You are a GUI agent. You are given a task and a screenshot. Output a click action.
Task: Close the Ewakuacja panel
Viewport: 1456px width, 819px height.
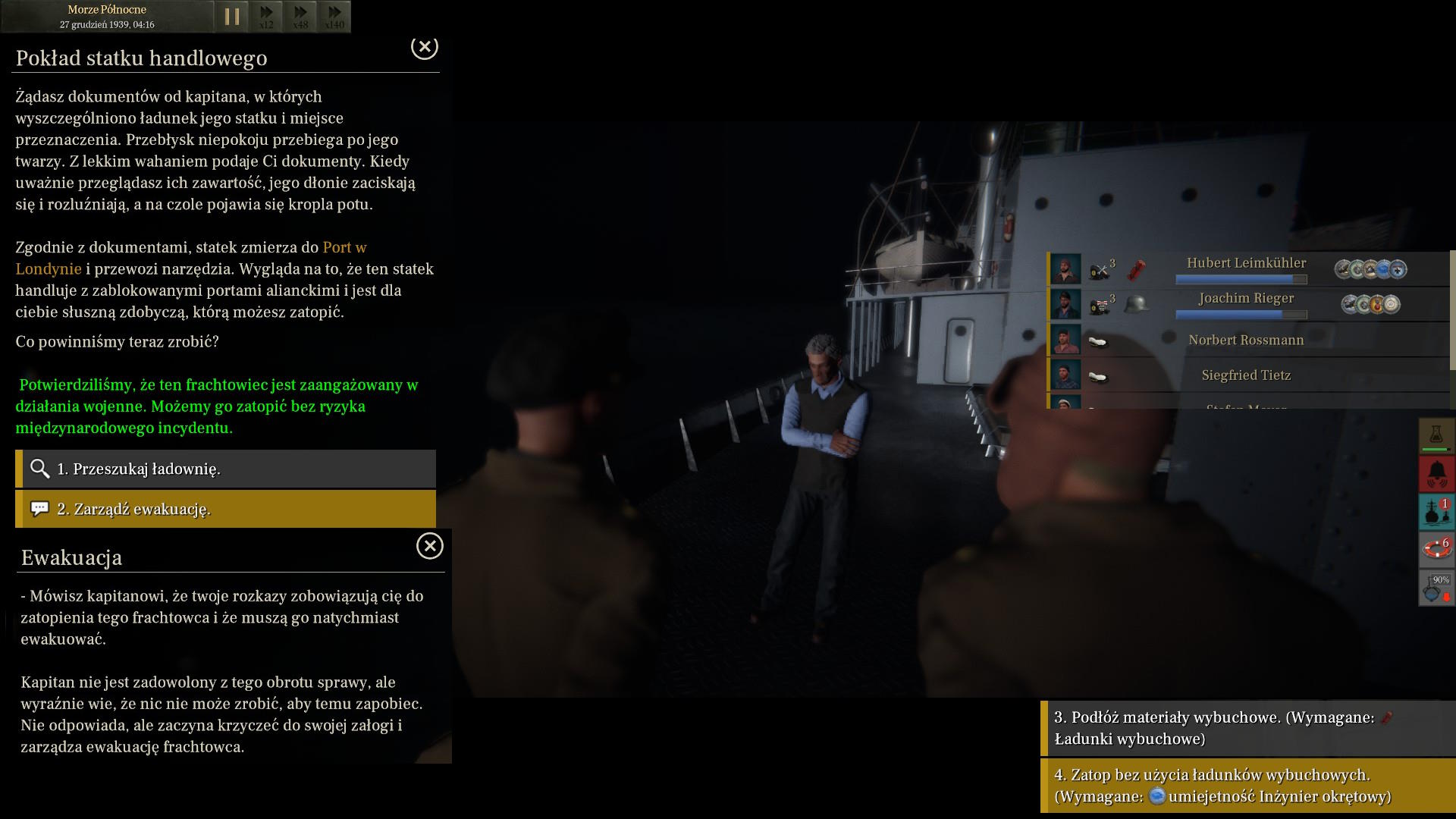(x=430, y=546)
